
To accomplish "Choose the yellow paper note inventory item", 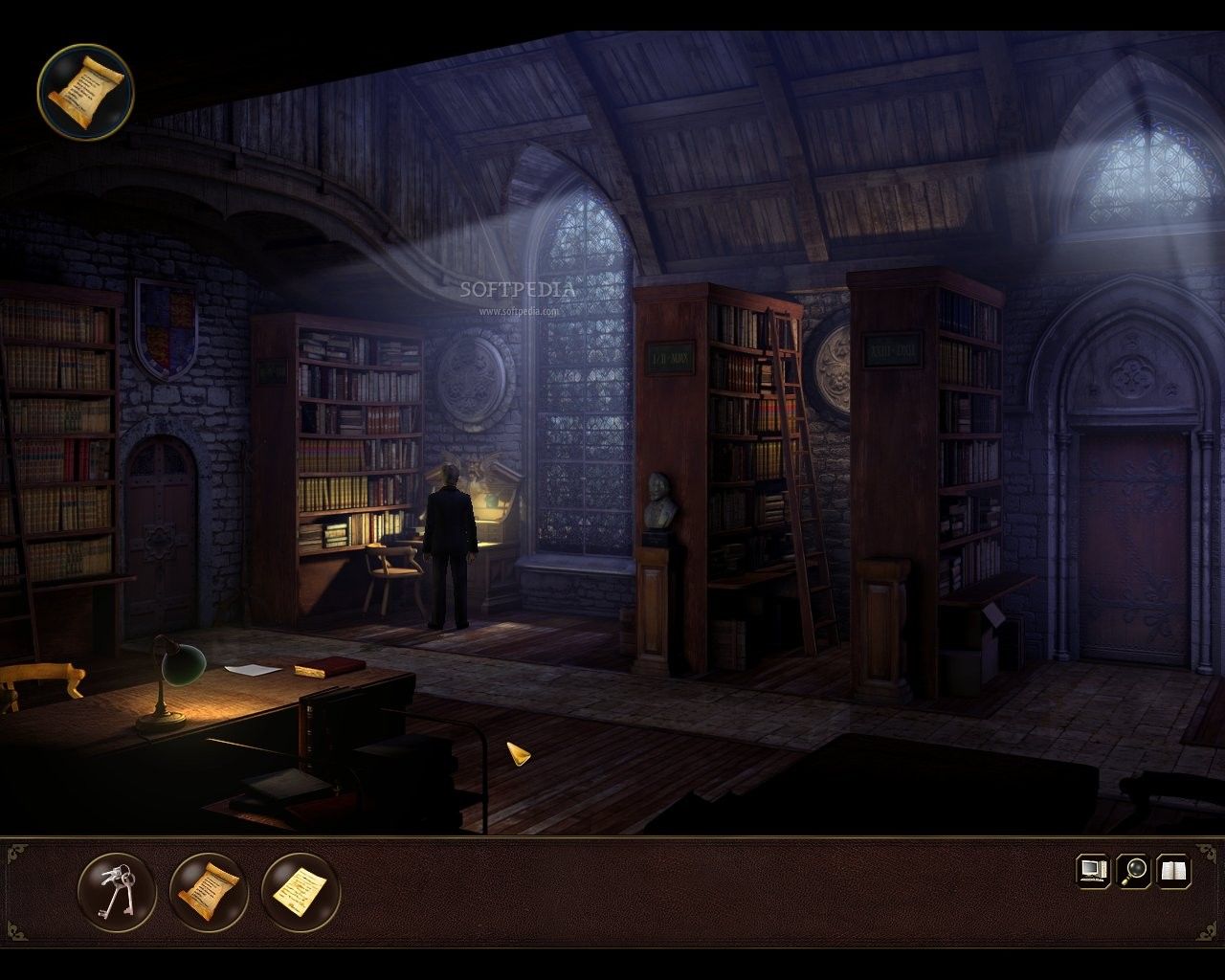I will pos(301,891).
